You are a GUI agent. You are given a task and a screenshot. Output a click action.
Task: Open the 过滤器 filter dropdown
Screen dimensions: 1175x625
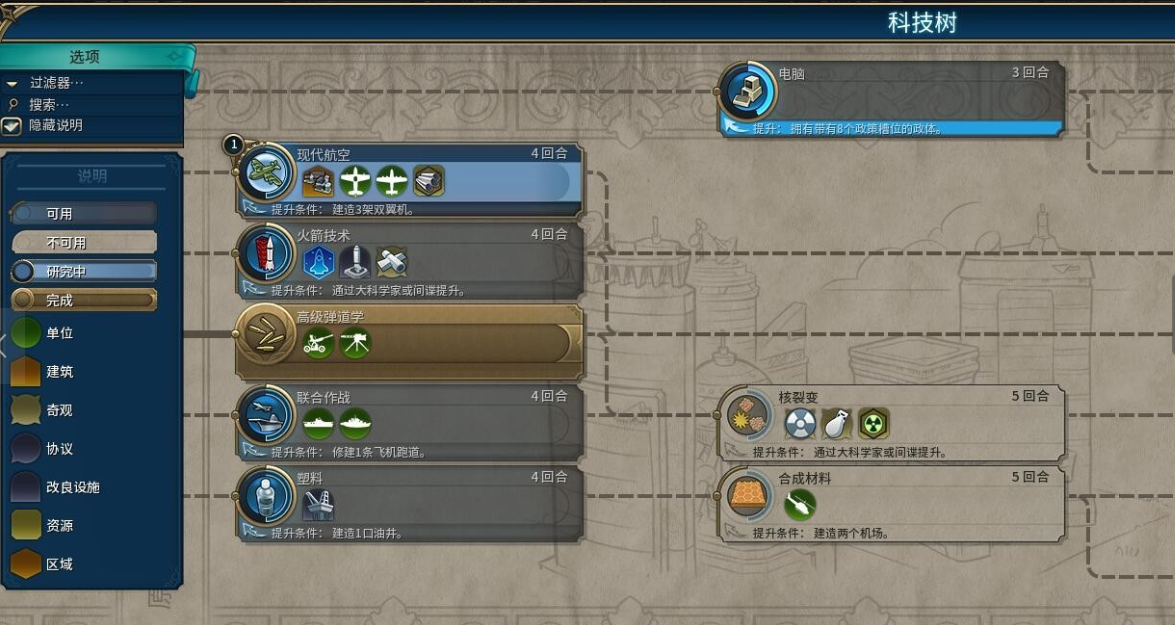pos(57,83)
